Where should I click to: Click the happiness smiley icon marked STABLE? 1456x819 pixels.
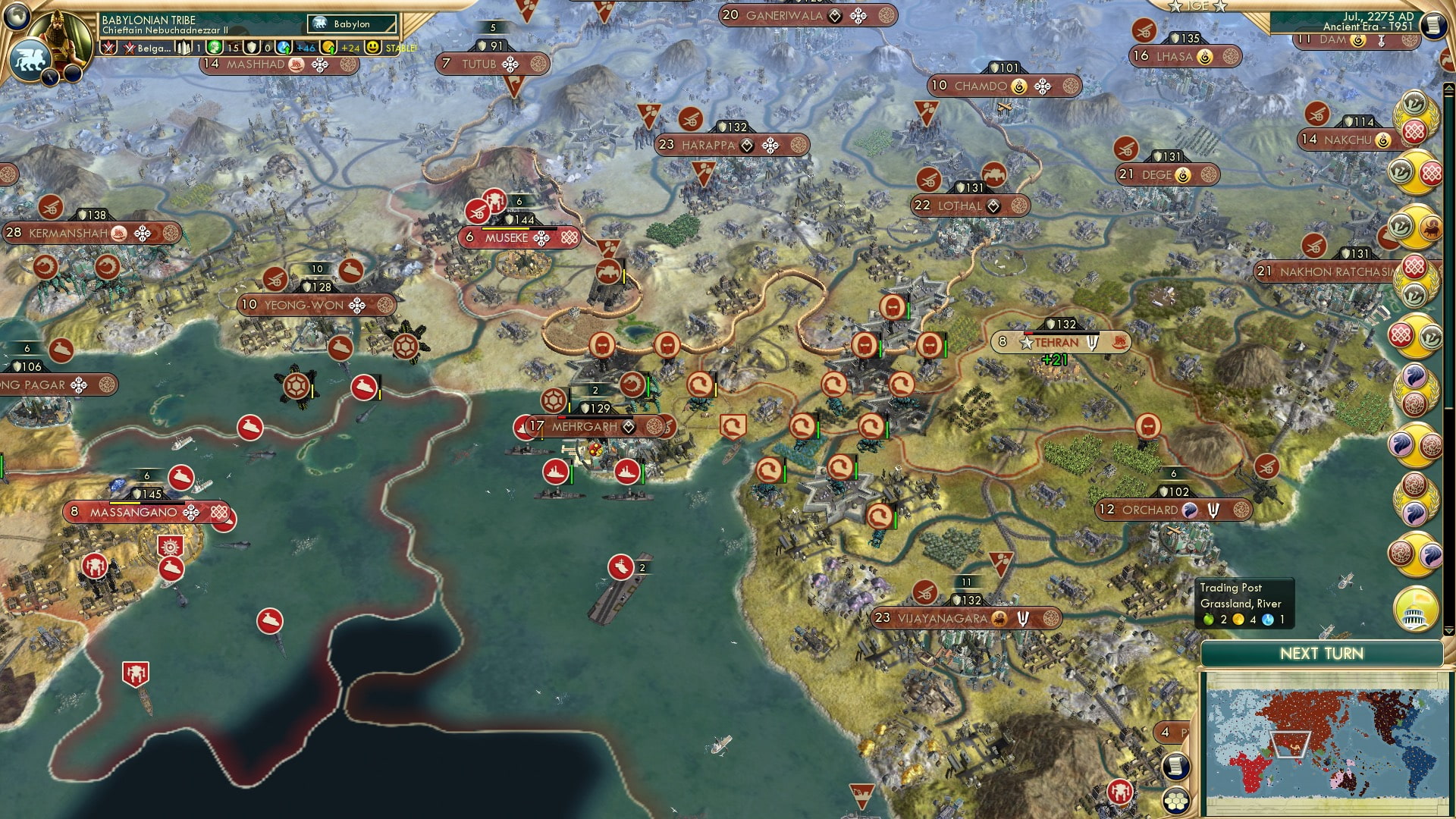tap(374, 48)
